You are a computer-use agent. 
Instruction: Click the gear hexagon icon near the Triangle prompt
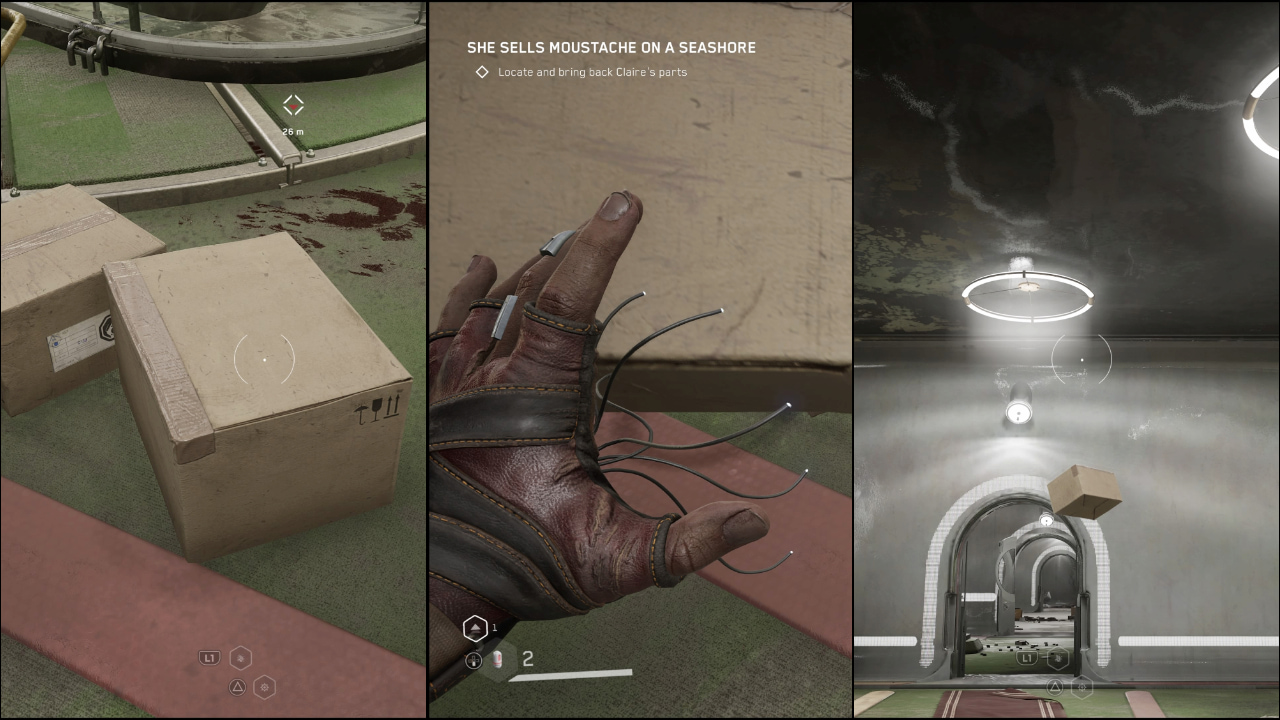click(265, 688)
